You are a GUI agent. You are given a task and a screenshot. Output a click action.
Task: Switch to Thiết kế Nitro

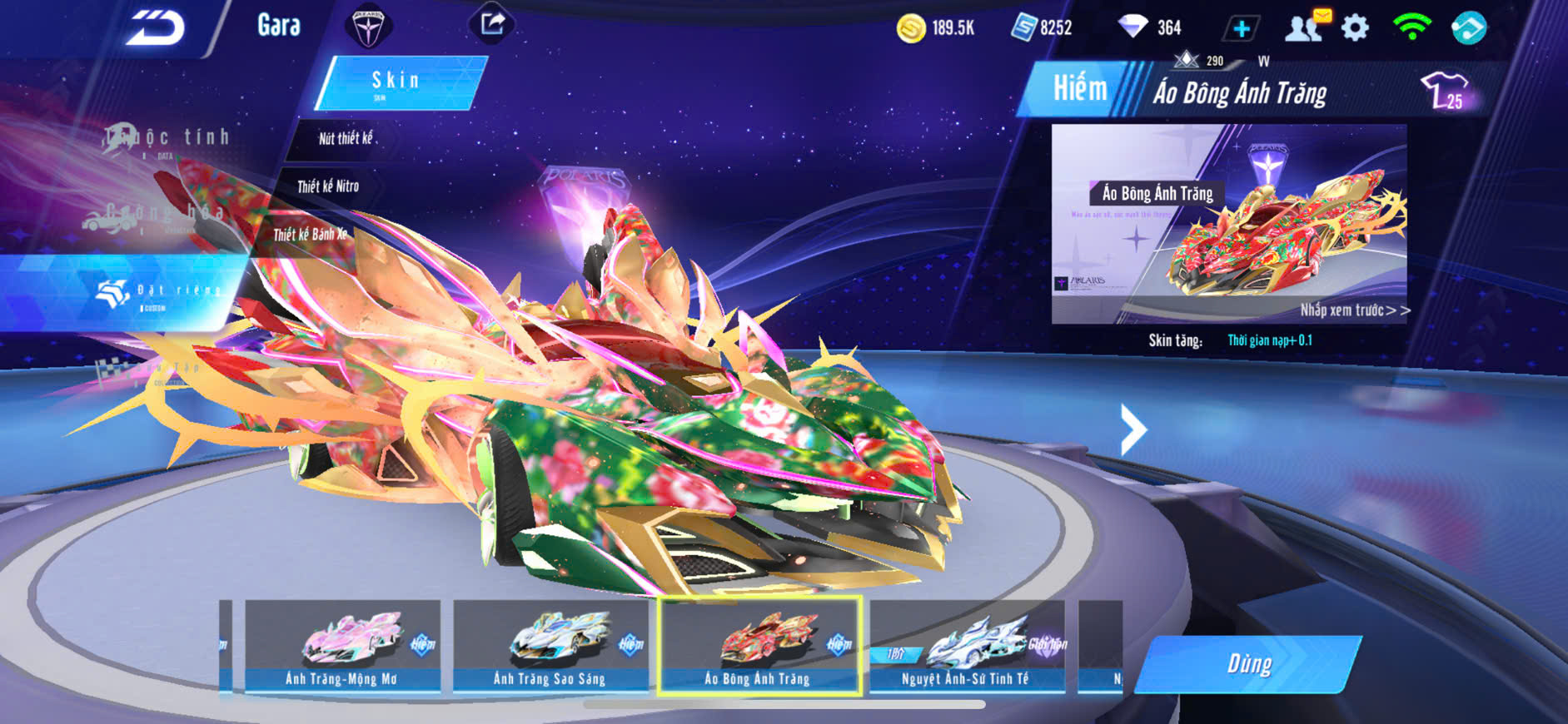point(328,186)
